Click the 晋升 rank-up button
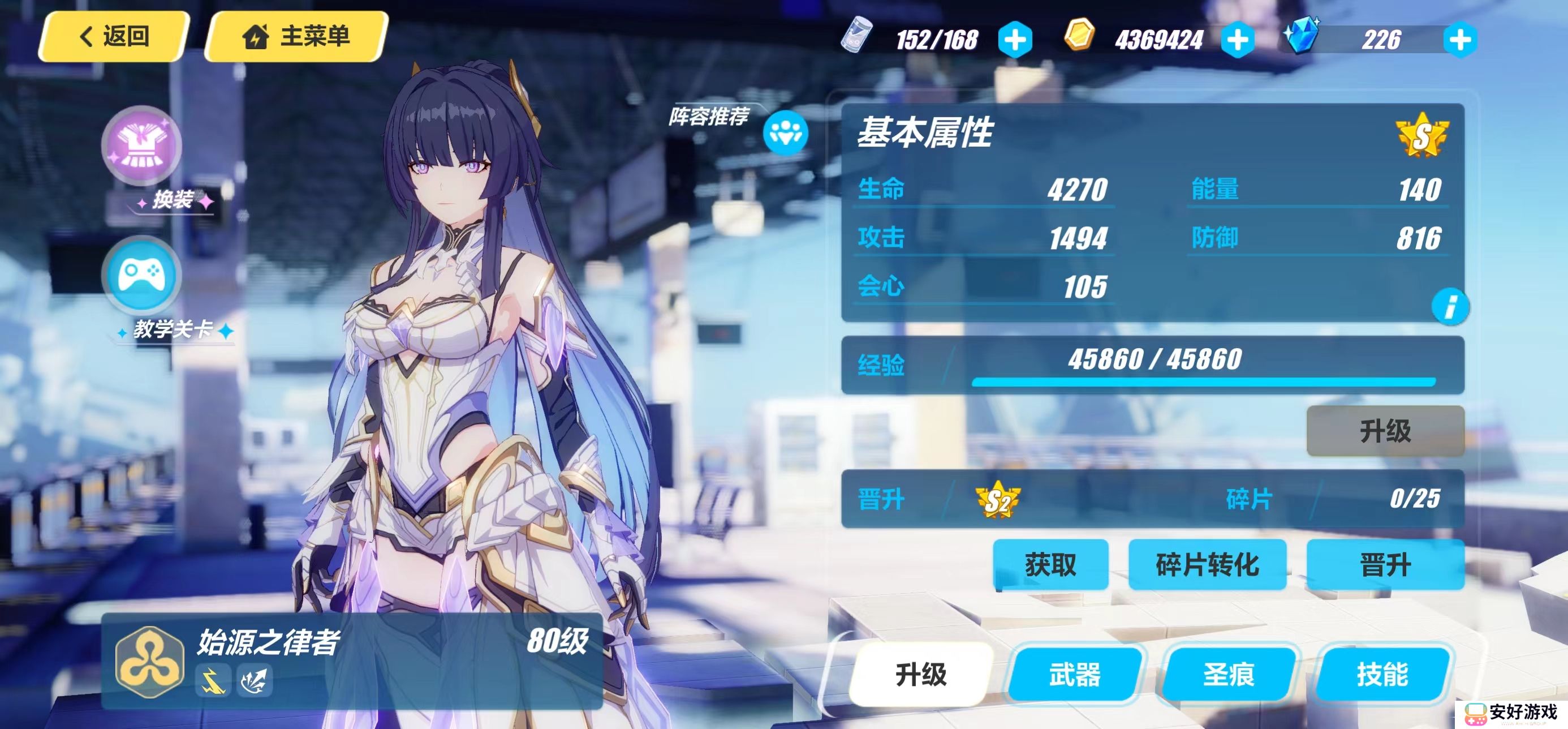1568x729 pixels. pos(1385,564)
